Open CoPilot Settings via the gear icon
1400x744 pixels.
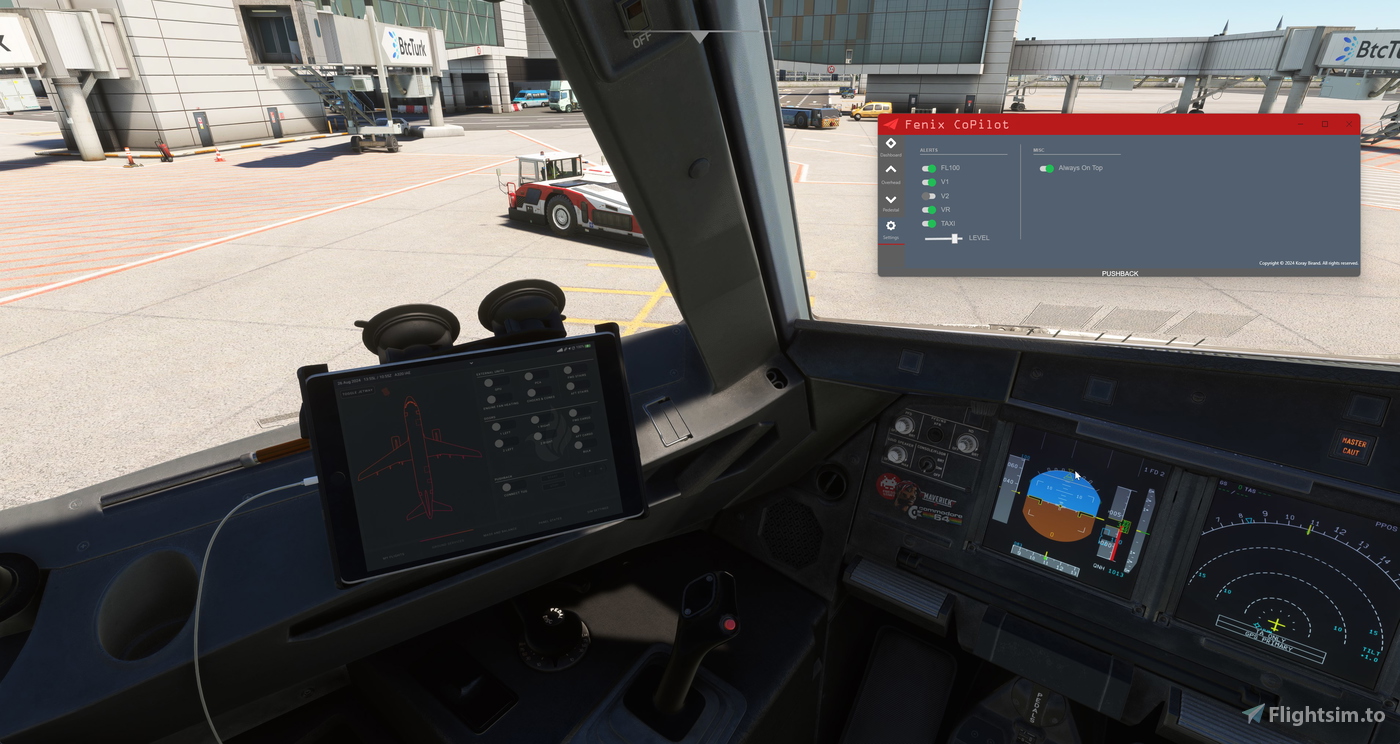890,225
